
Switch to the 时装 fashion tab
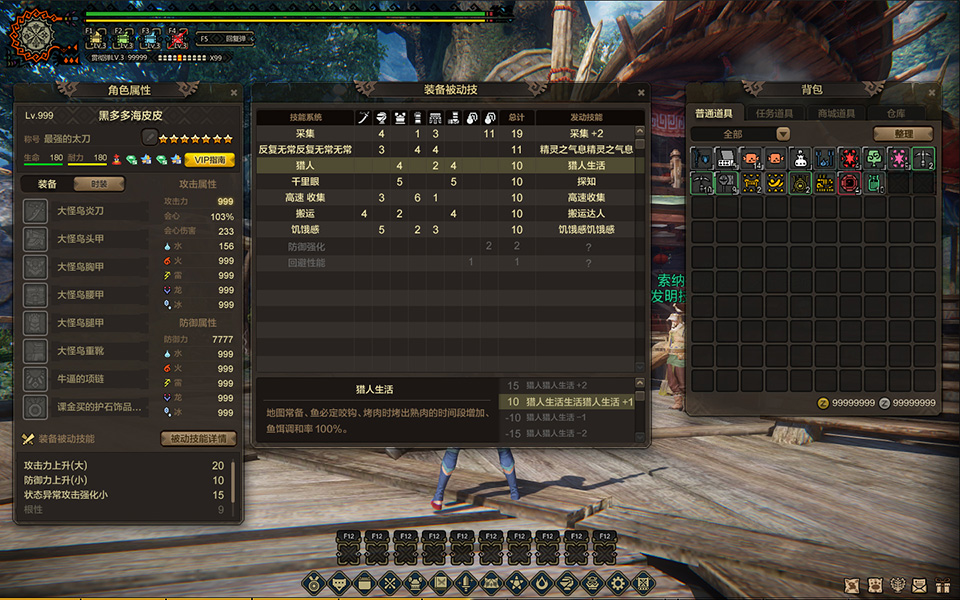click(x=99, y=184)
